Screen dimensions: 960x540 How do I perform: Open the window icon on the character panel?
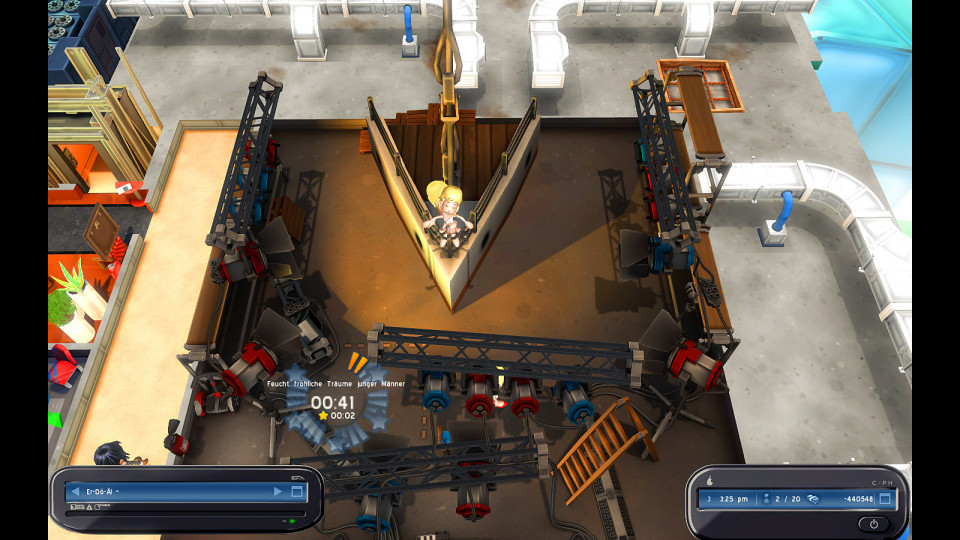[x=297, y=492]
